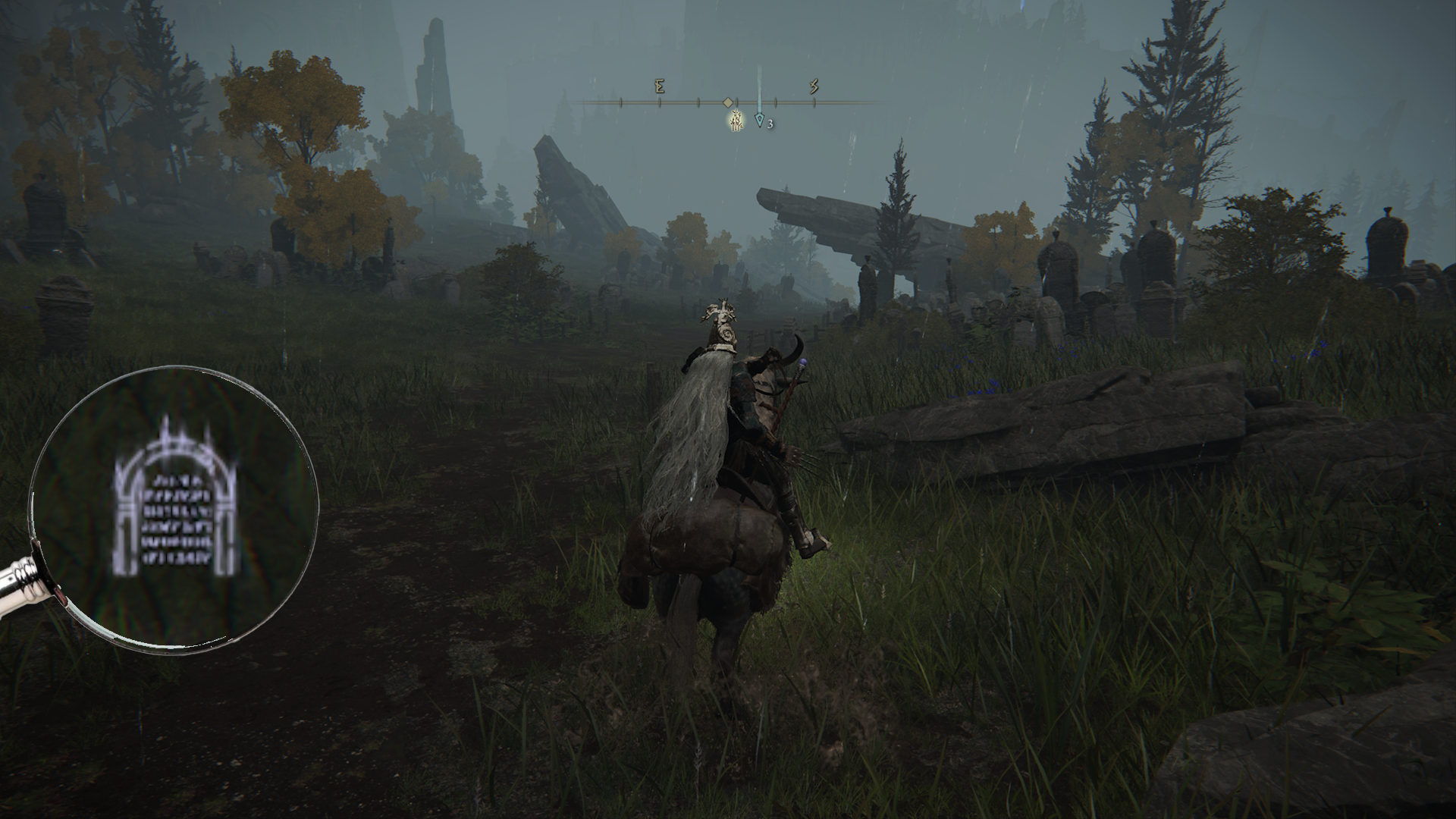The height and width of the screenshot is (819, 1456).
Task: Click the number 3 beside the waypoint pin
Action: coord(770,124)
